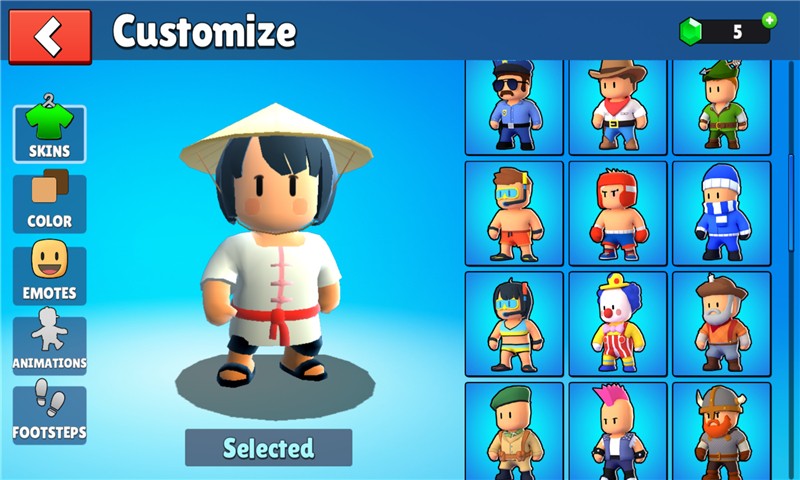Click the Selected button under the character

pos(268,447)
